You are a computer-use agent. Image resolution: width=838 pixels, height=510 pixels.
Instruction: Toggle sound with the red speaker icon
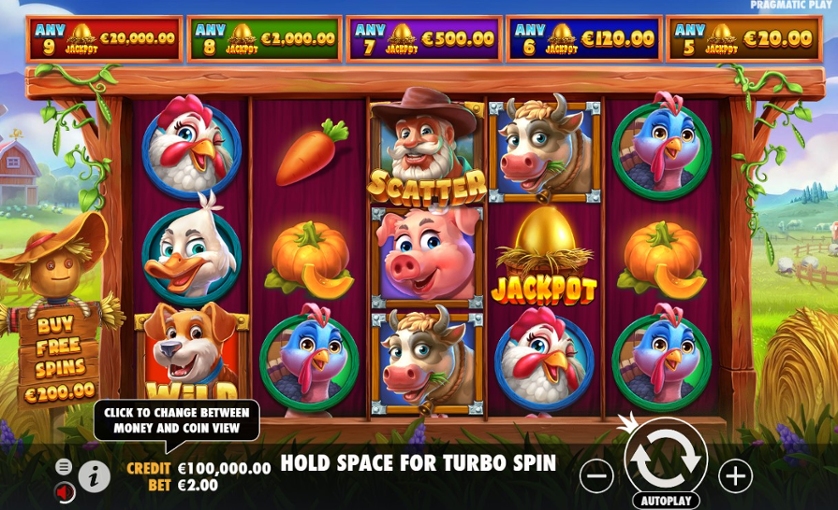[x=64, y=492]
